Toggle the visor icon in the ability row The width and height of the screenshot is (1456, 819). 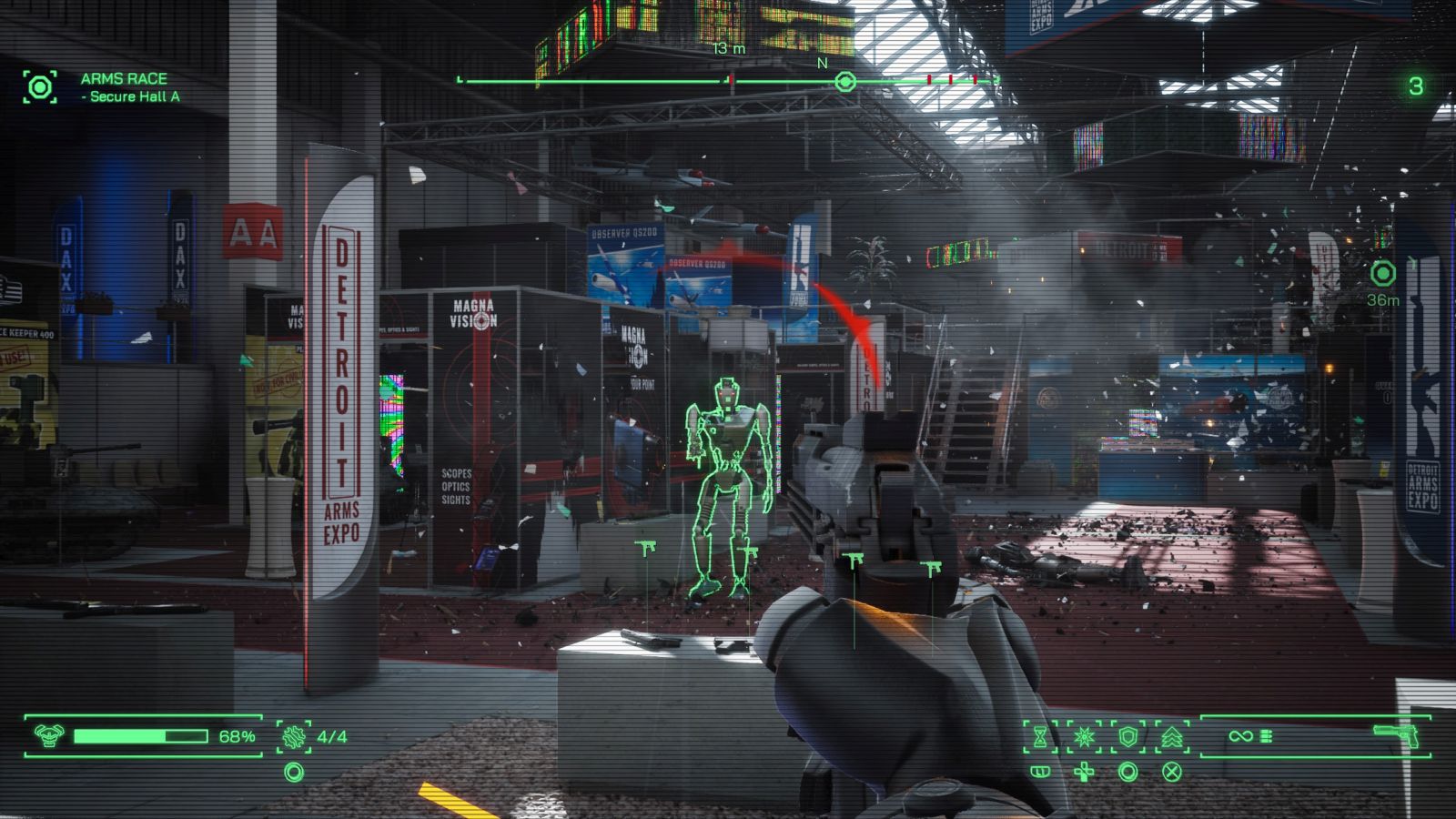pyautogui.click(x=1039, y=772)
